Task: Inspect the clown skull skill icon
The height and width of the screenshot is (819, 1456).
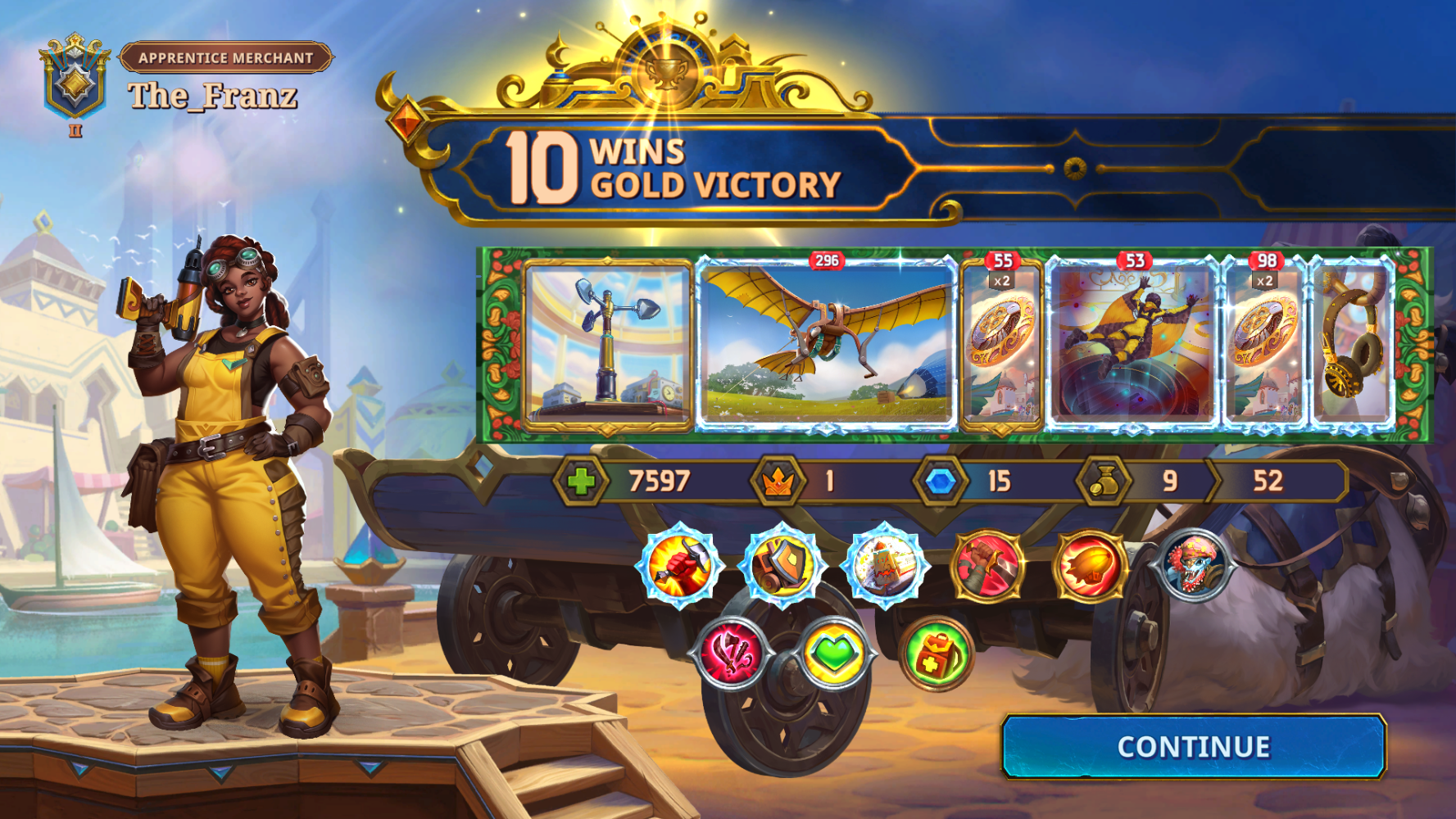Action: [1195, 565]
